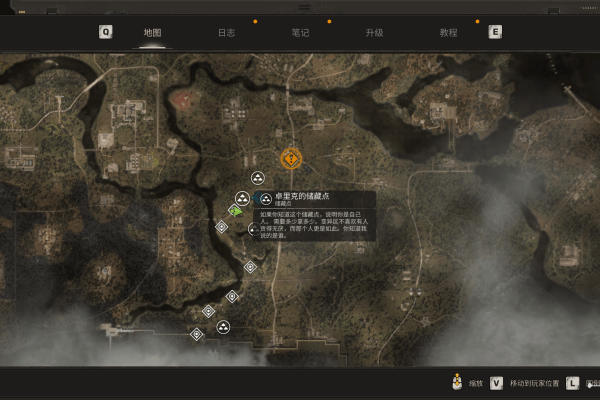Click the green player position arrow
This screenshot has width=600, height=400.
(235, 210)
